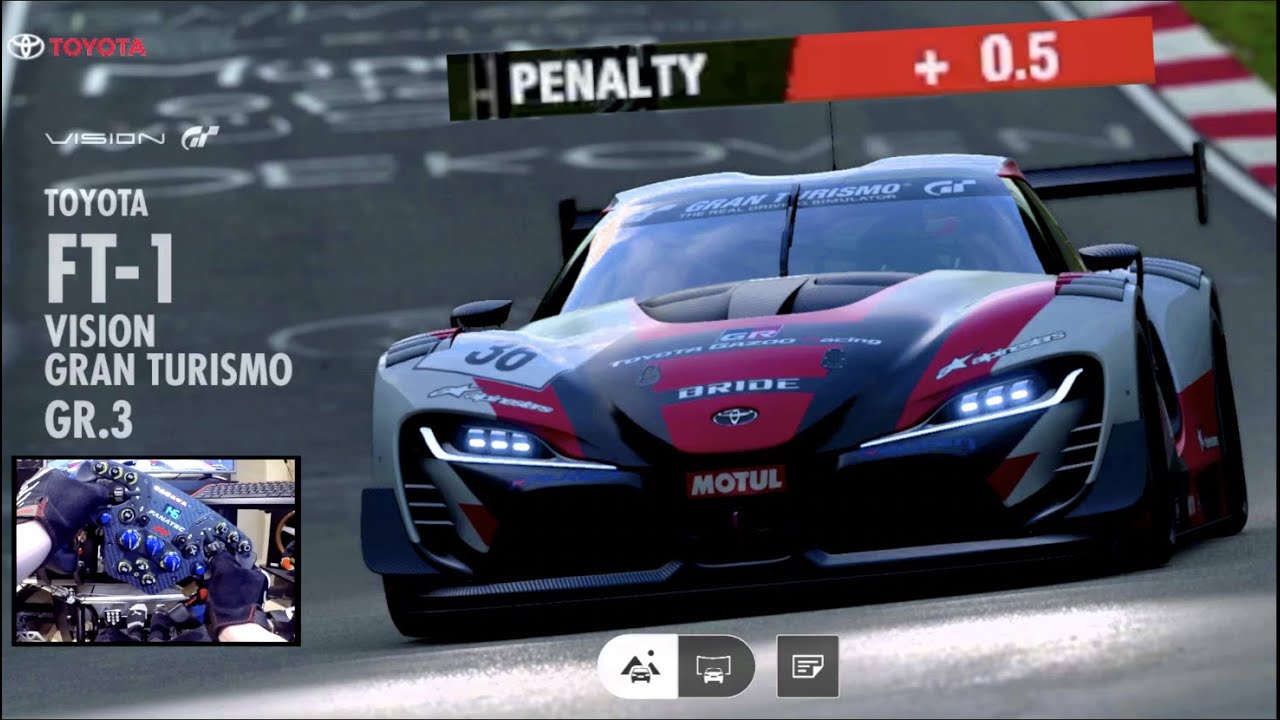The height and width of the screenshot is (720, 1280).
Task: Open the car description note button
Action: [x=807, y=666]
